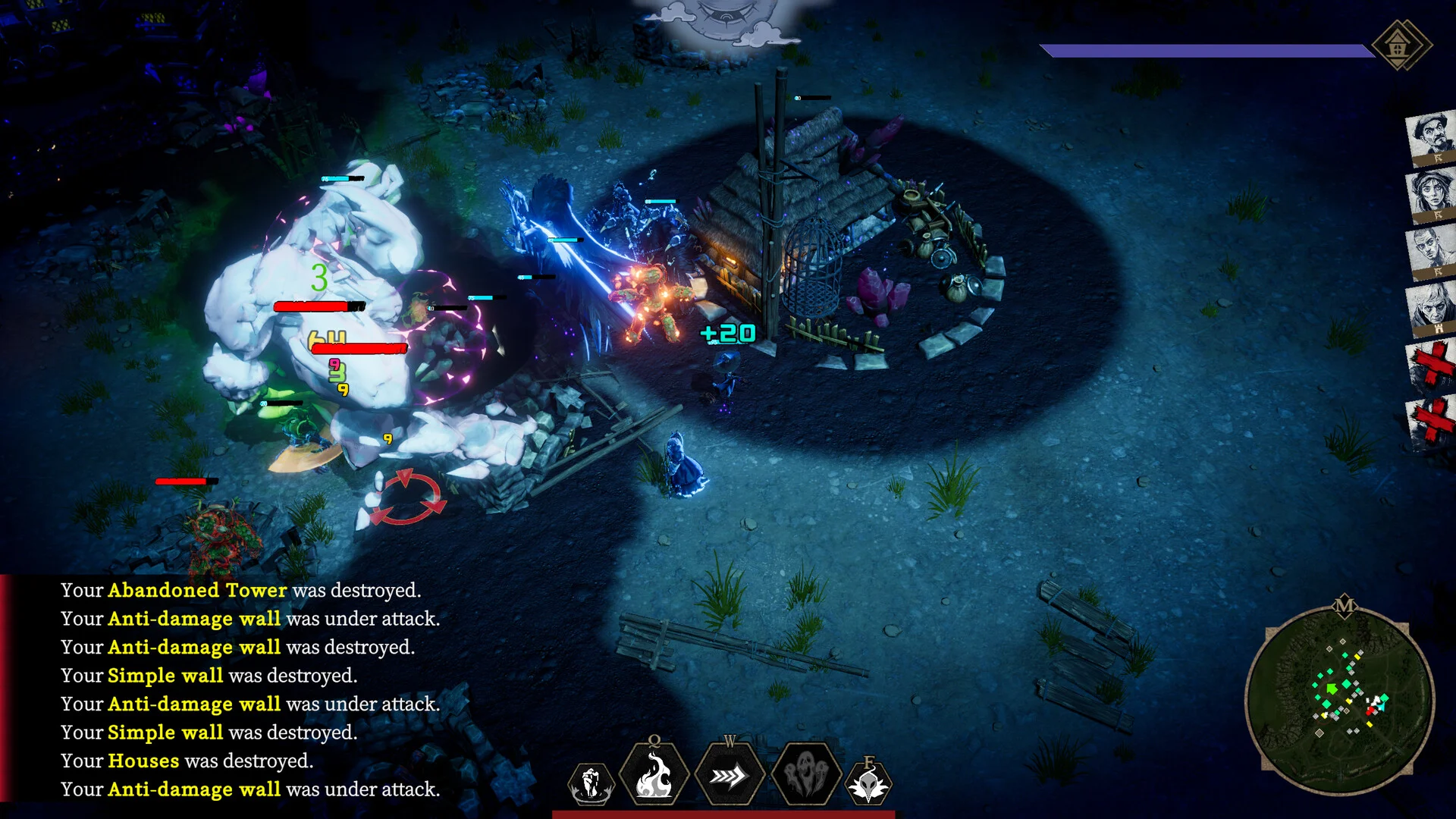Viewport: 1456px width, 819px height.
Task: Activate the plague mask ability
Action: [868, 784]
